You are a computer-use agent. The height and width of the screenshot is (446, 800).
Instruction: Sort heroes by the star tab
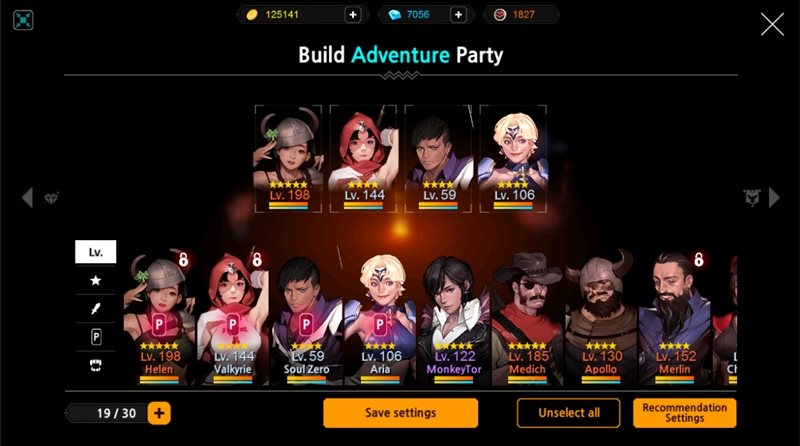click(x=96, y=280)
